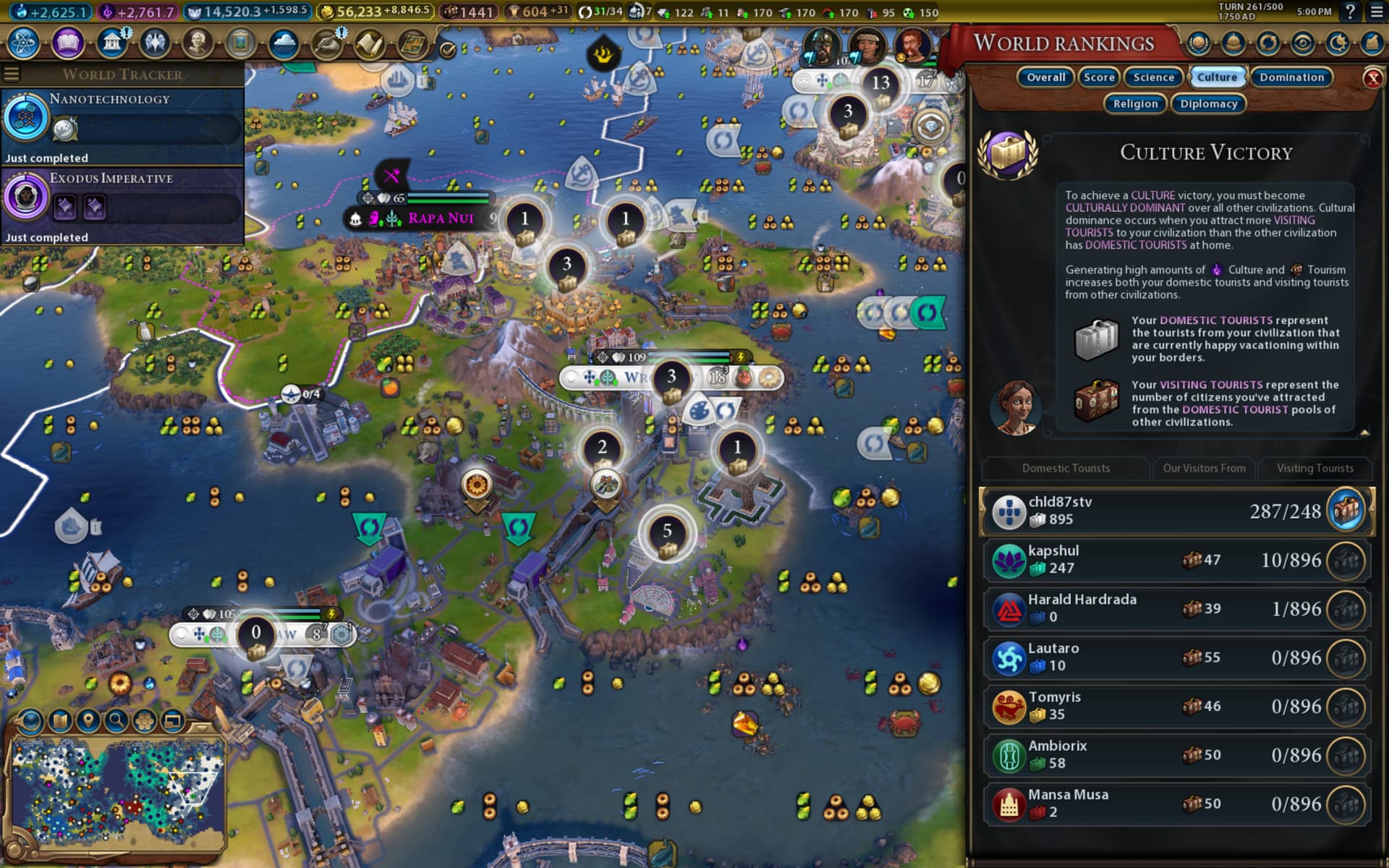The image size is (1389, 868).
Task: Open the climate cloud icon
Action: click(284, 43)
